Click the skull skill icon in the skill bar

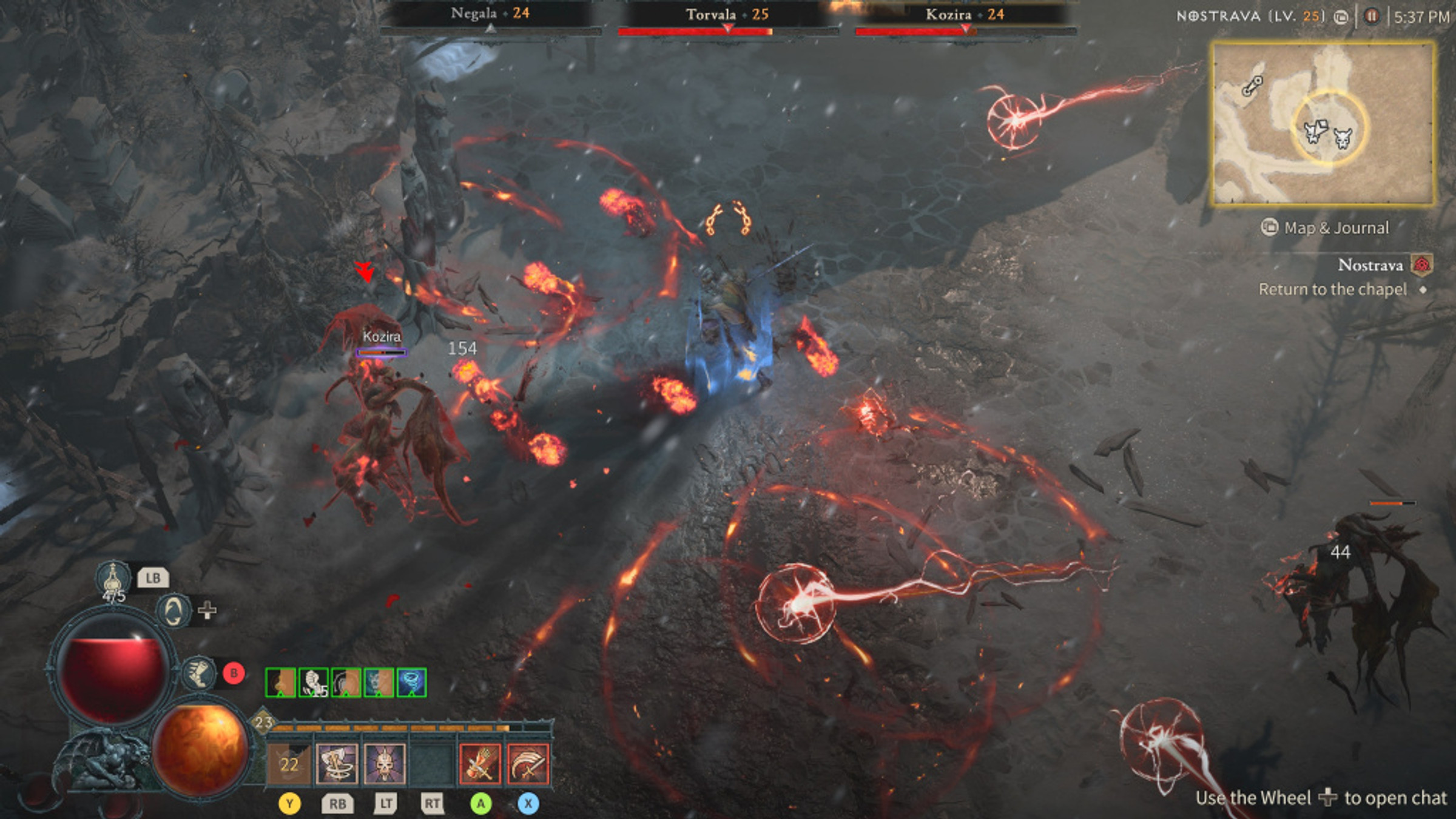(384, 764)
